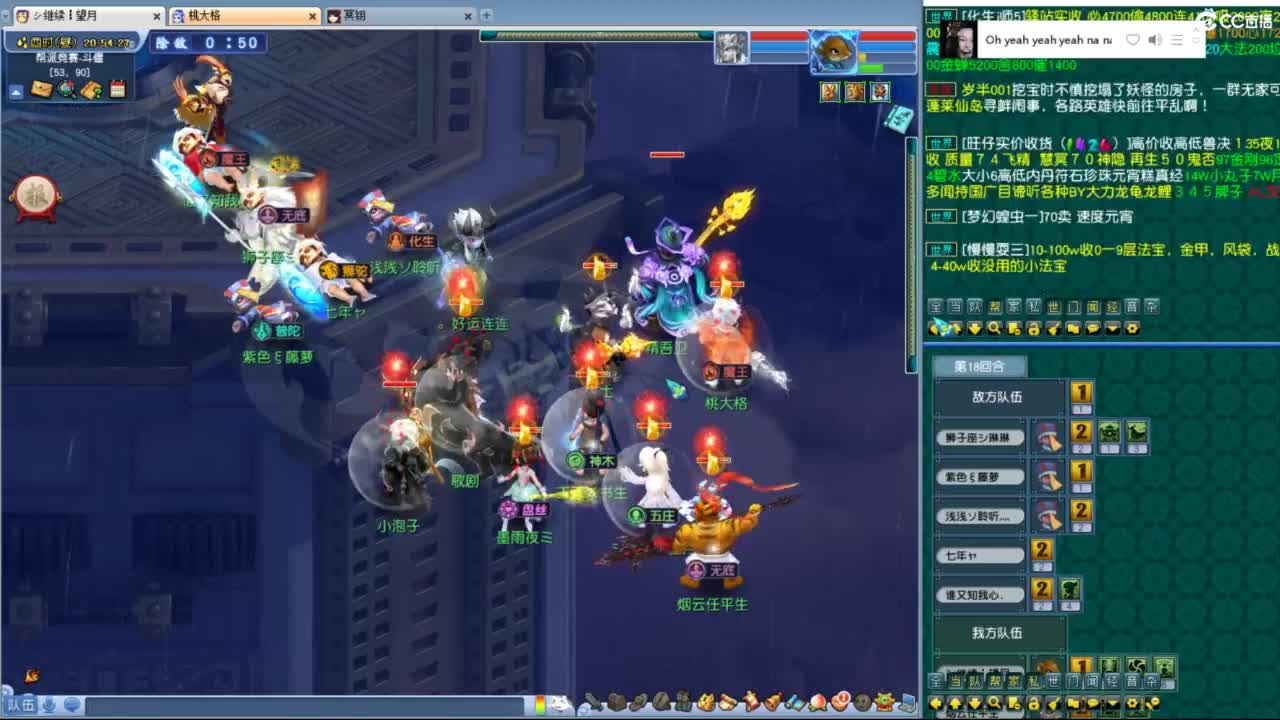Image resolution: width=1280 pixels, height=720 pixels.
Task: Open the bell announcement icon on the bottom toolbar
Action: (770, 703)
